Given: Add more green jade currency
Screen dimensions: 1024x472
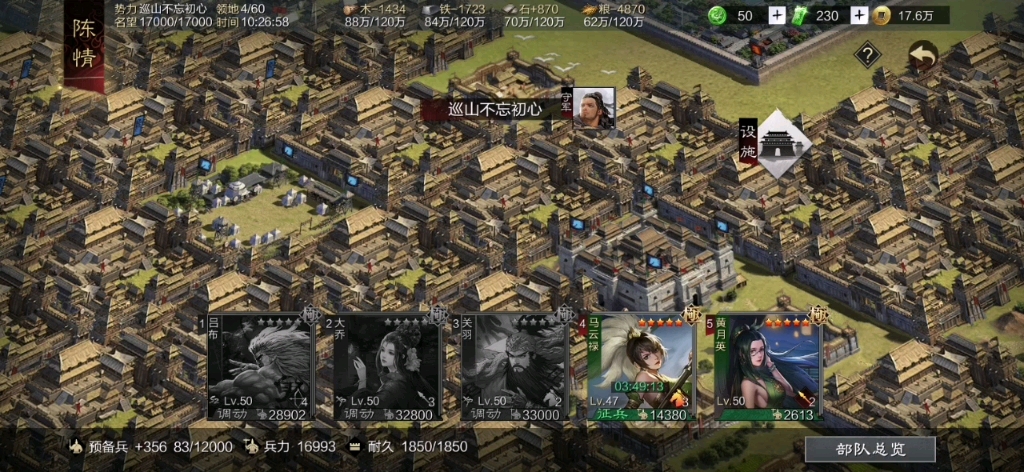Looking at the screenshot, I should tap(777, 15).
